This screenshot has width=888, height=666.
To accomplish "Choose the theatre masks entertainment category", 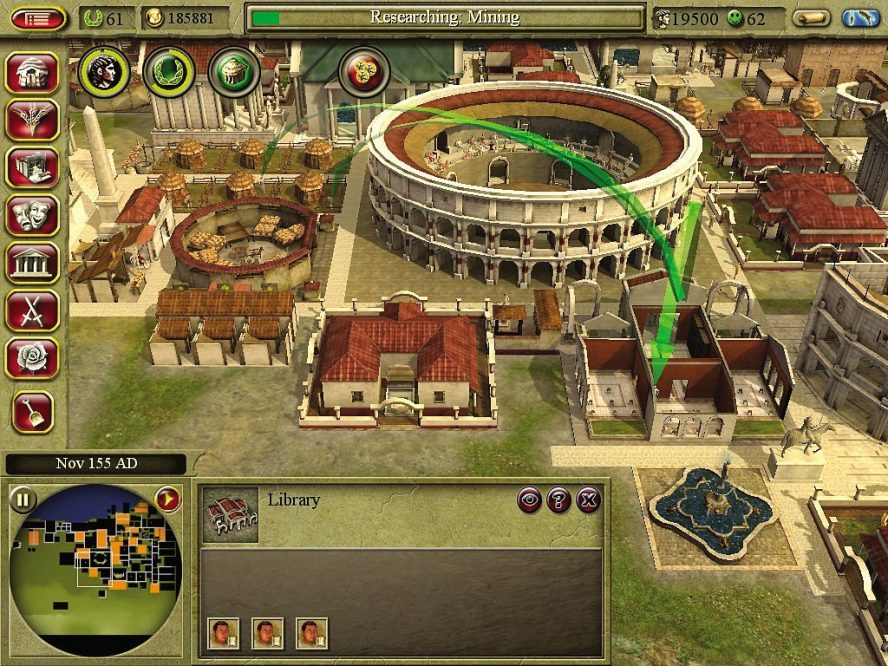I will (x=32, y=215).
